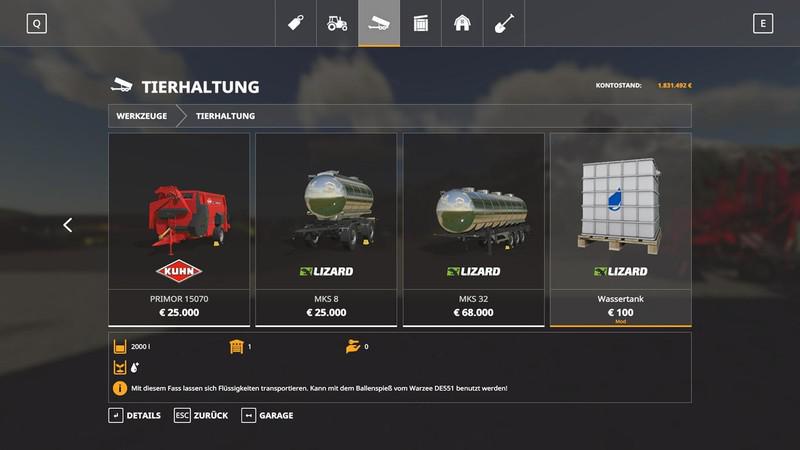
Task: Navigate to Werkzeuge breadcrumb
Action: [x=142, y=116]
